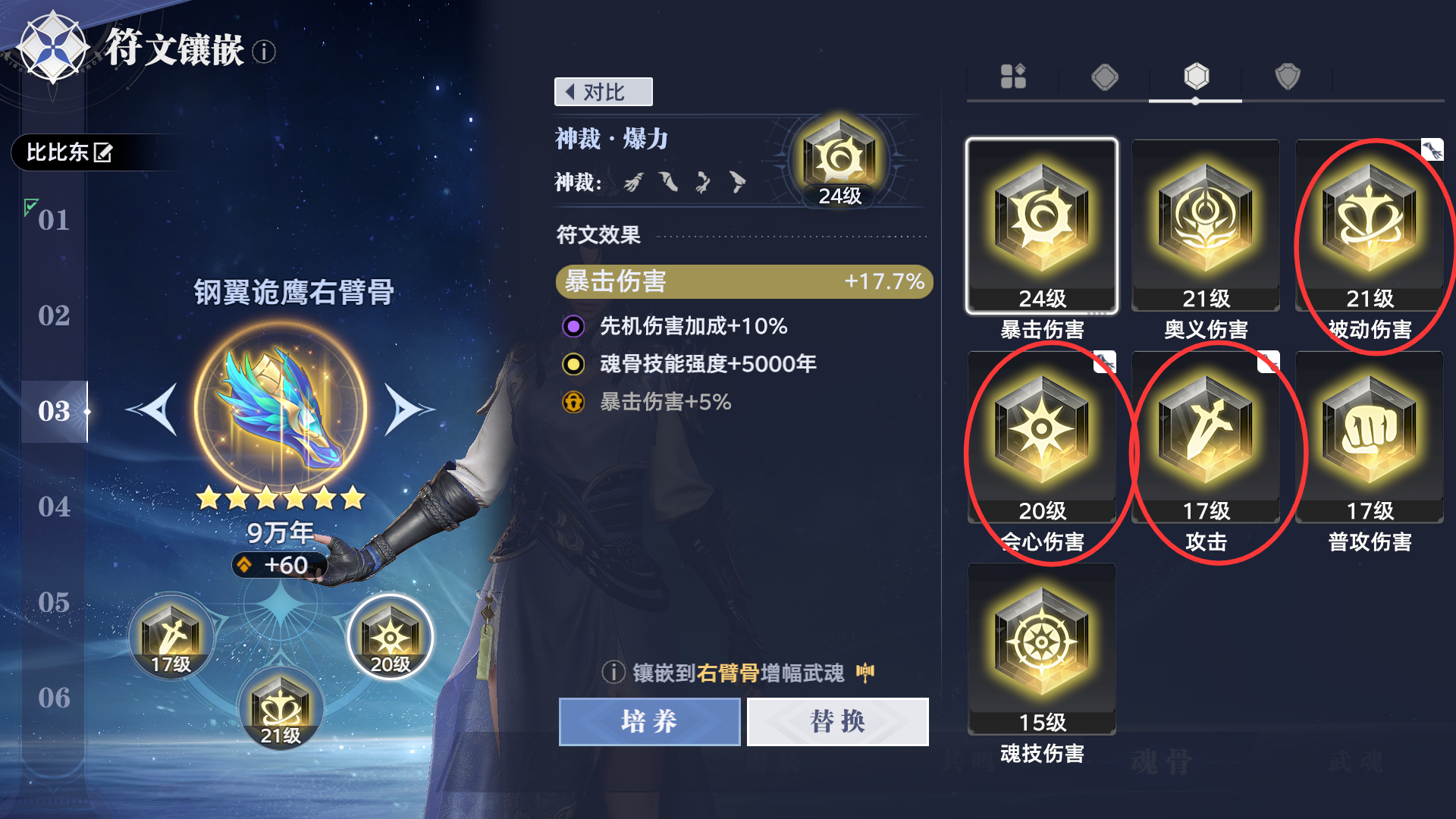1456x819 pixels.
Task: Expand the 对比 comparison panel
Action: click(x=603, y=91)
